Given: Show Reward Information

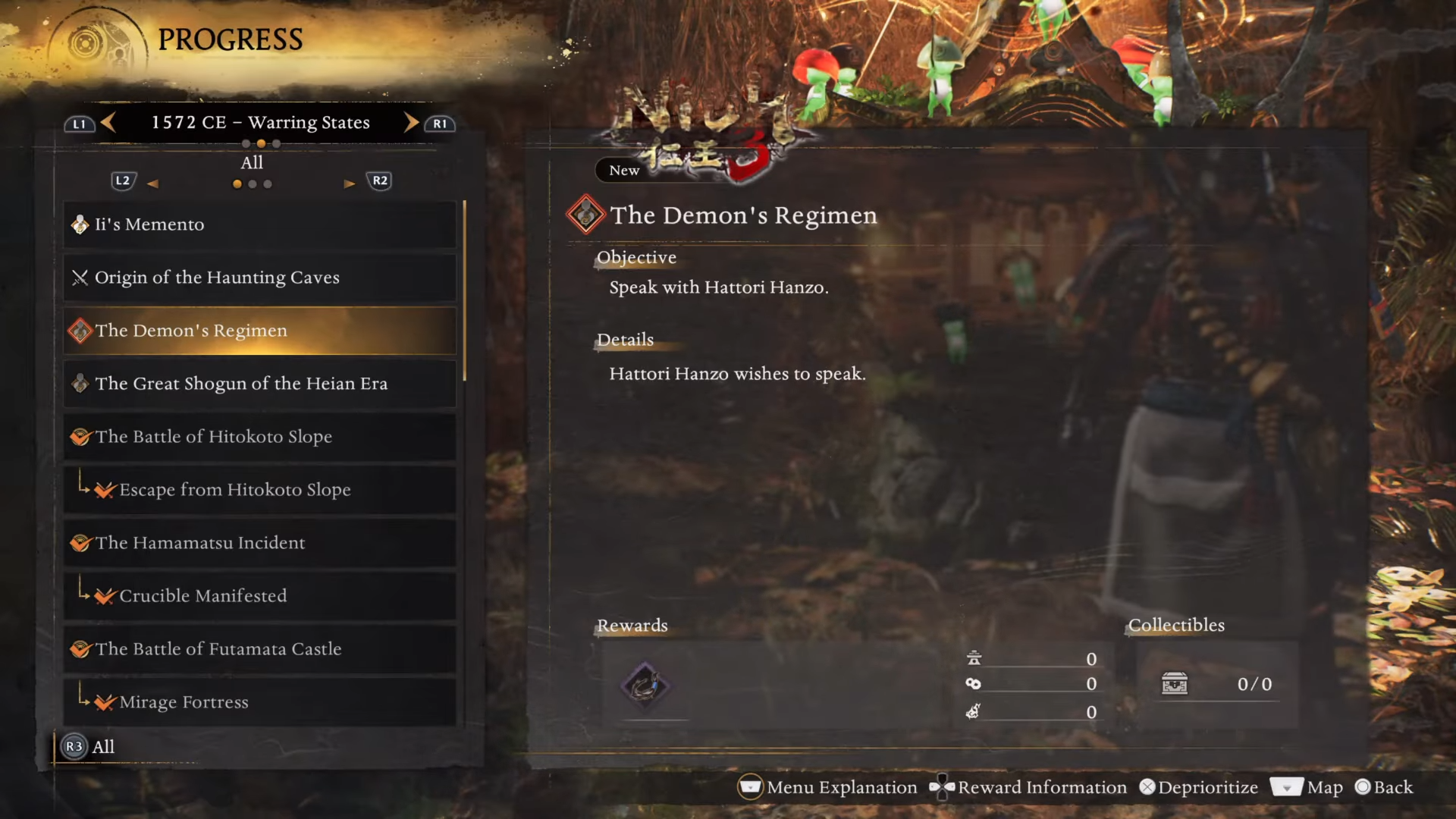Looking at the screenshot, I should click(1029, 787).
